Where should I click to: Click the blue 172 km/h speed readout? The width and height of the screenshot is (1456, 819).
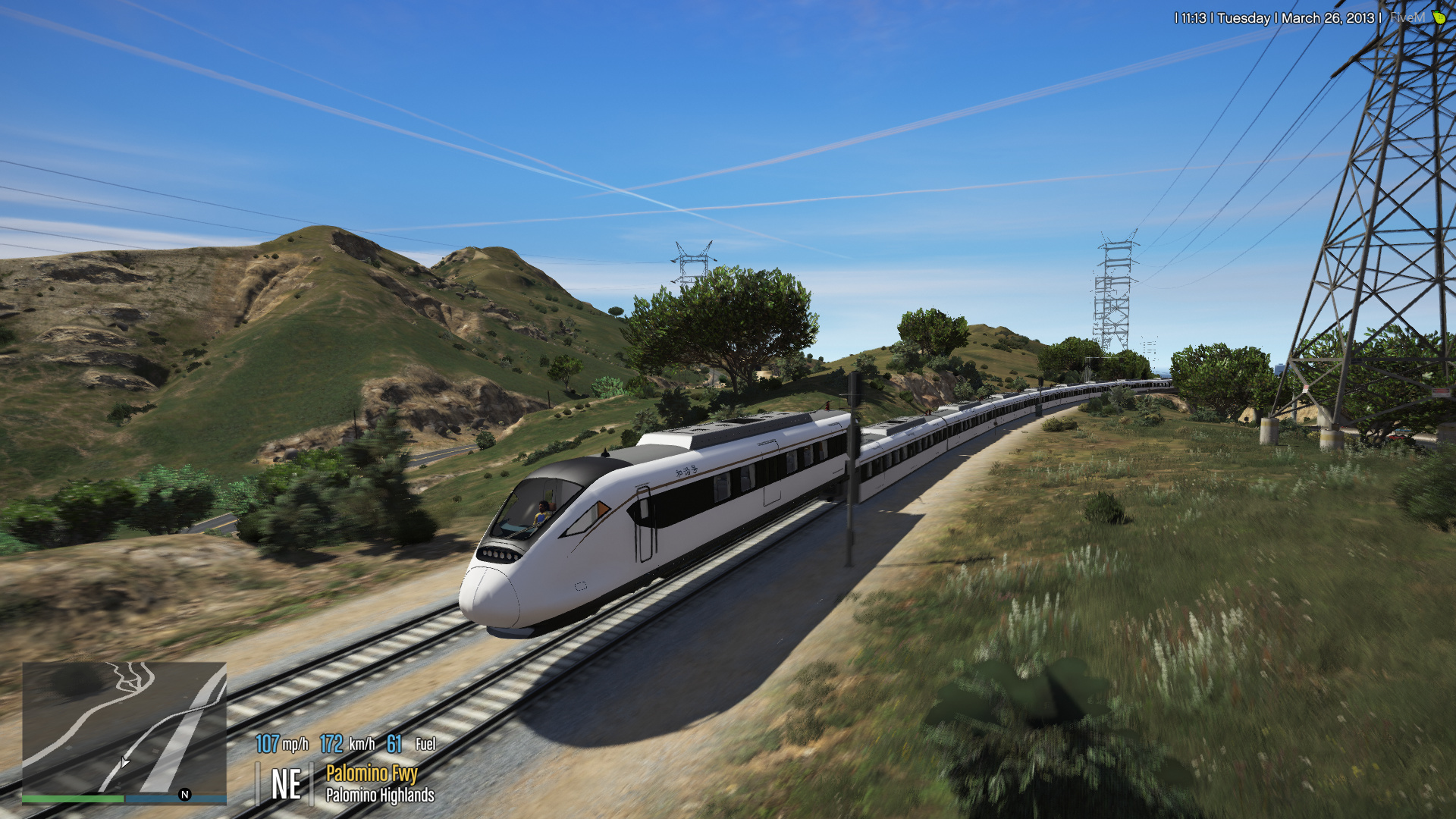pyautogui.click(x=331, y=744)
